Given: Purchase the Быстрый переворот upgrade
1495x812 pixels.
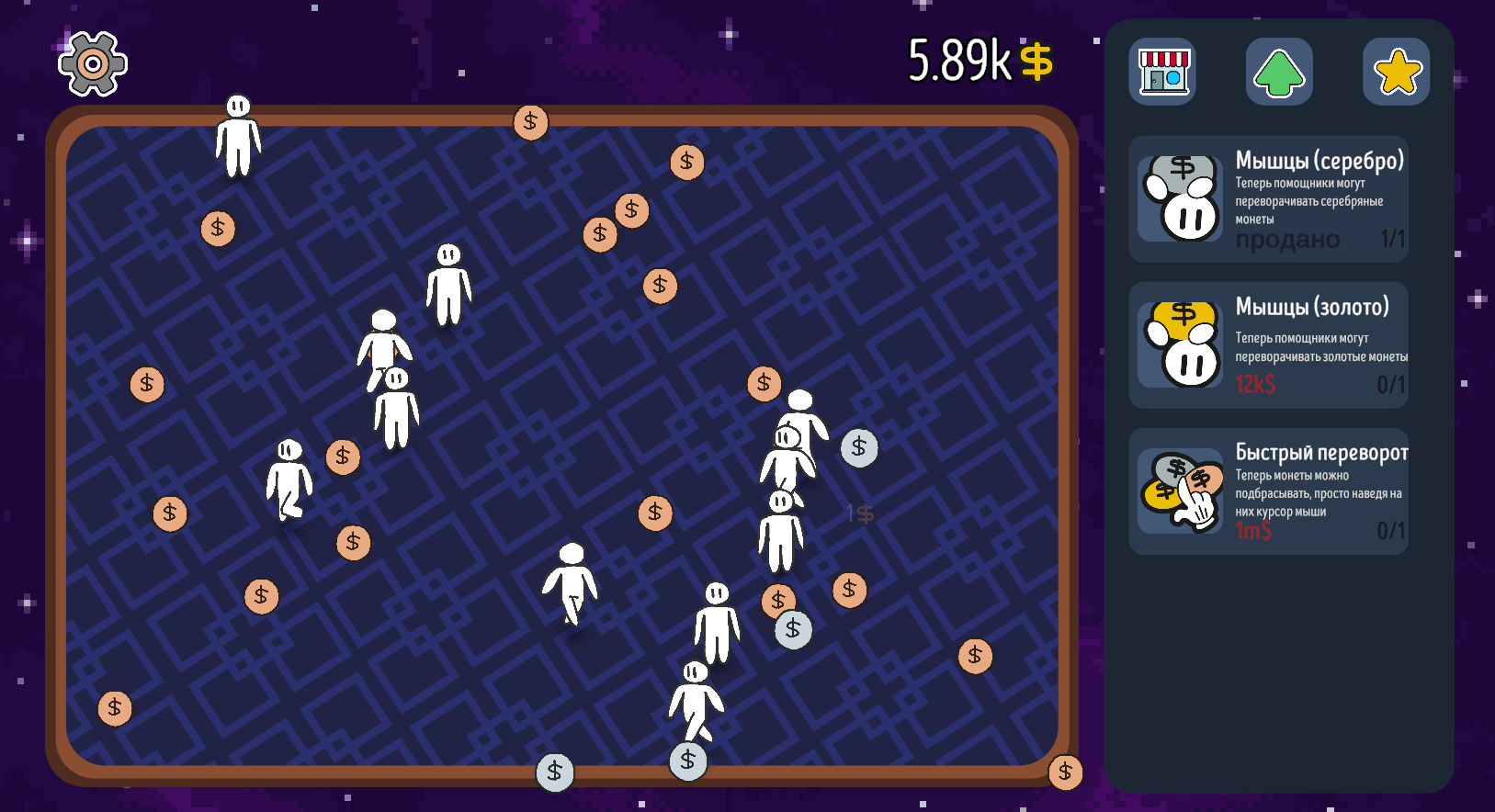Looking at the screenshot, I should 1268,491.
